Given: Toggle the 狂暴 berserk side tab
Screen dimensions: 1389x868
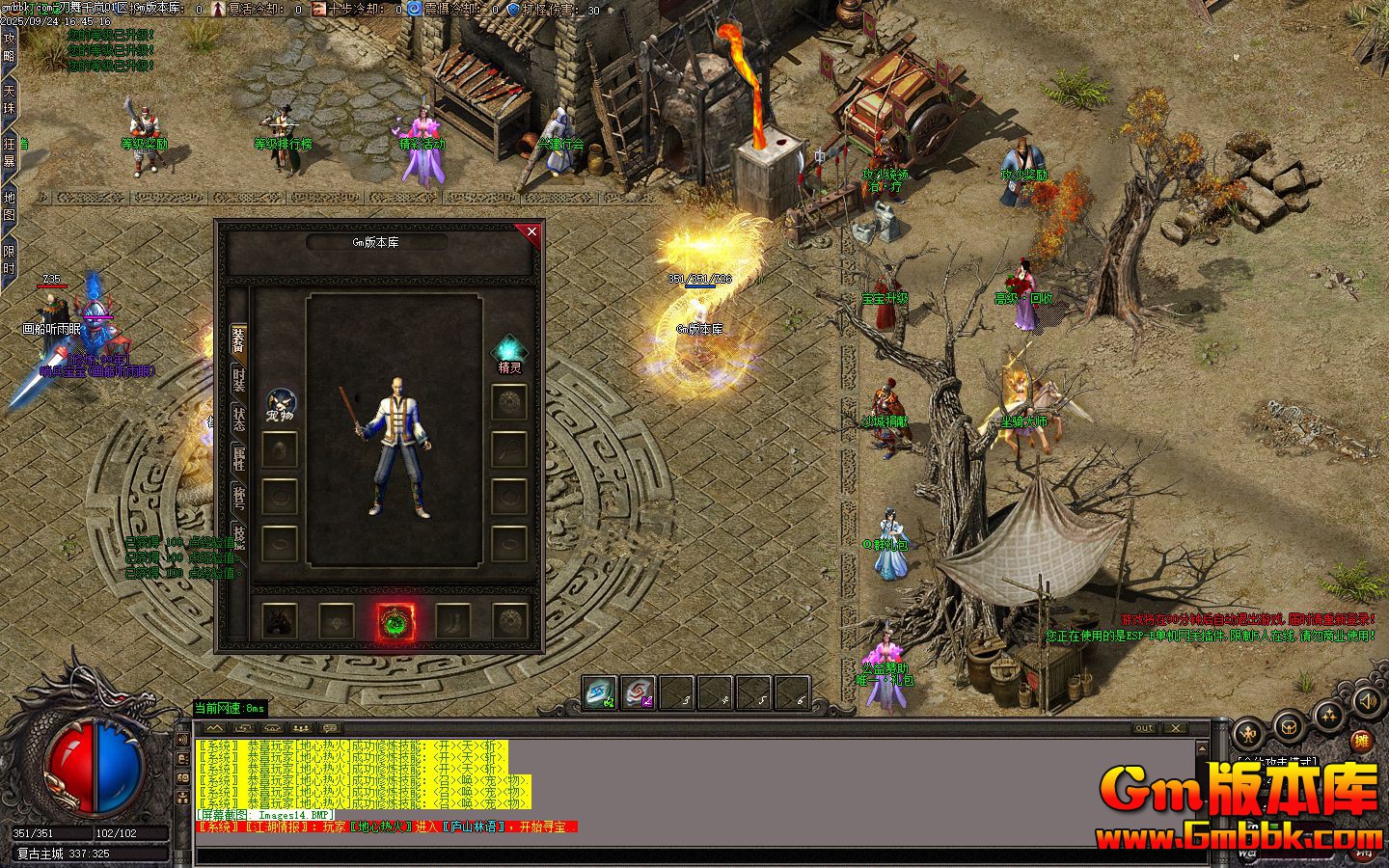Looking at the screenshot, I should [x=10, y=152].
